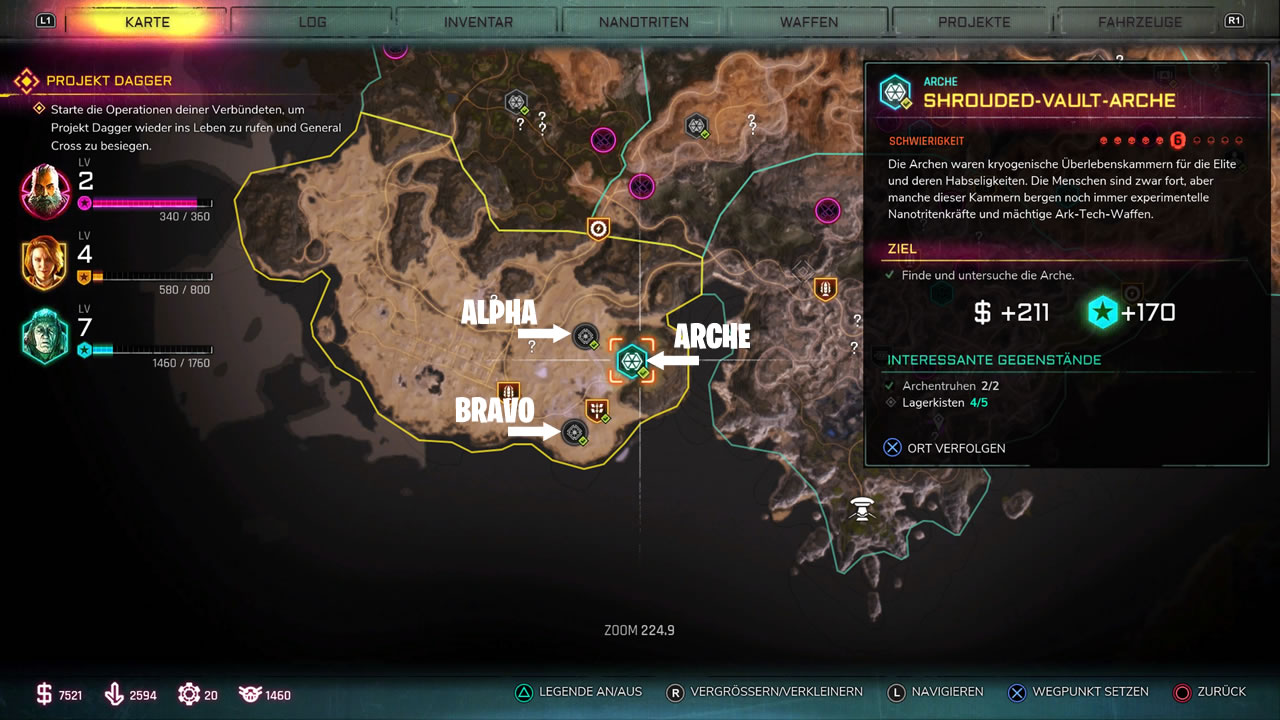The image size is (1280, 720).
Task: Select the bearded ally portrait
Action: 45,192
